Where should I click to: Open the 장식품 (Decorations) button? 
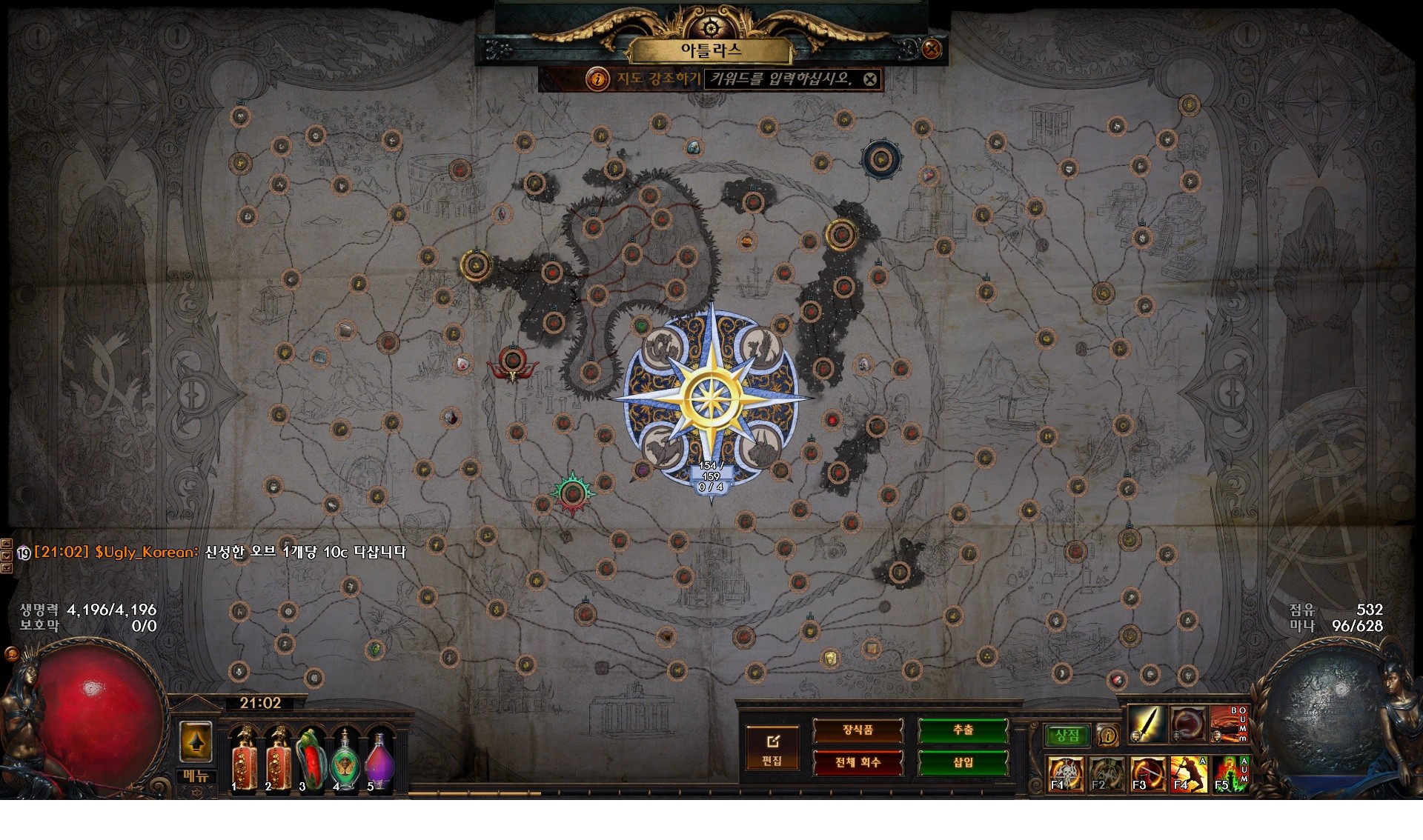point(858,730)
